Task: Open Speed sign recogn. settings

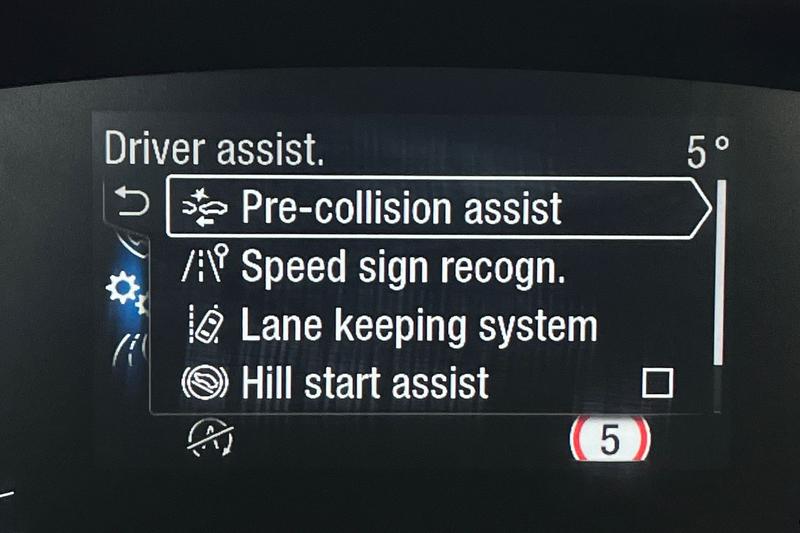Action: coord(401,268)
